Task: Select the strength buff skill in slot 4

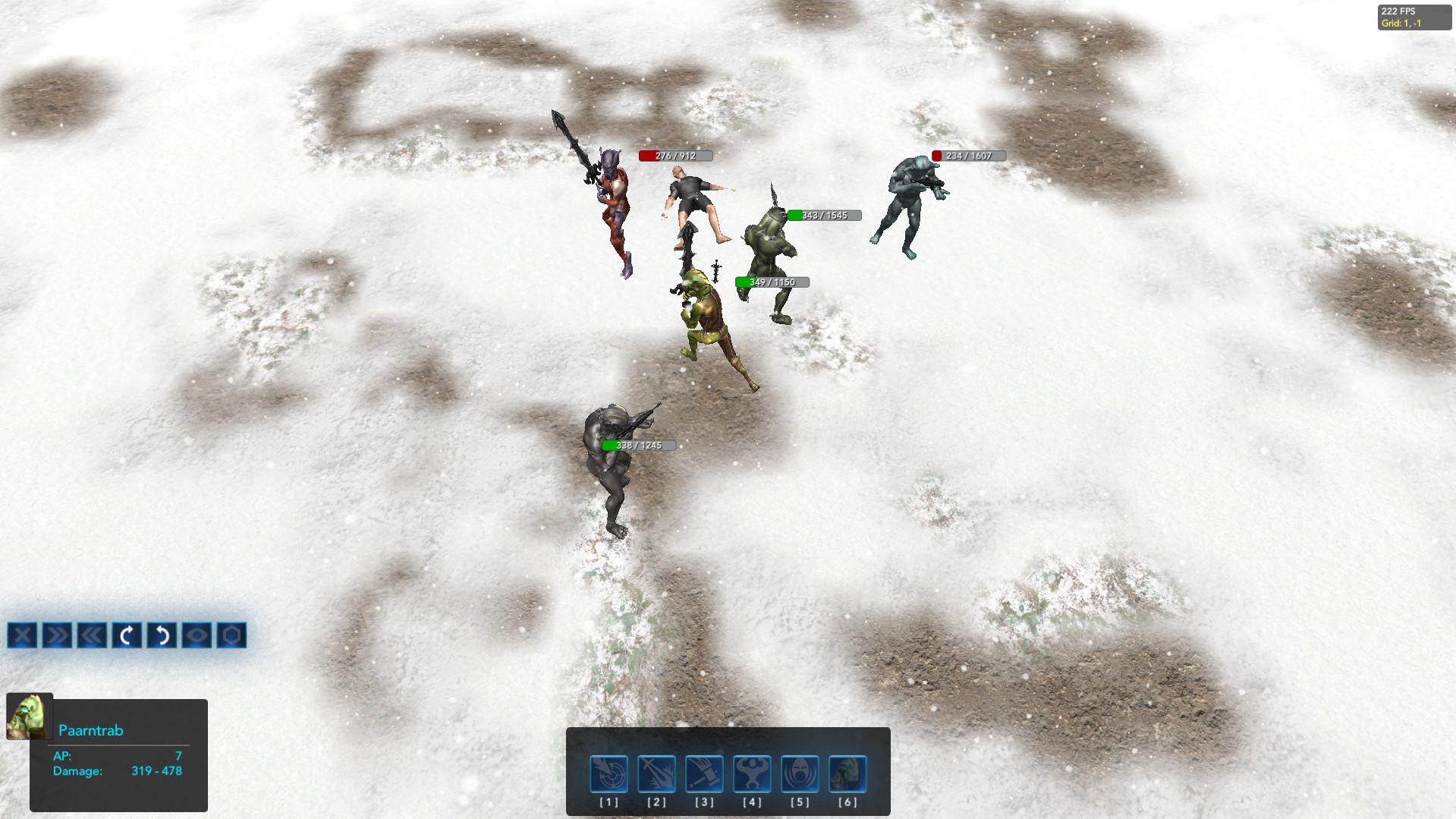Action: pyautogui.click(x=752, y=773)
